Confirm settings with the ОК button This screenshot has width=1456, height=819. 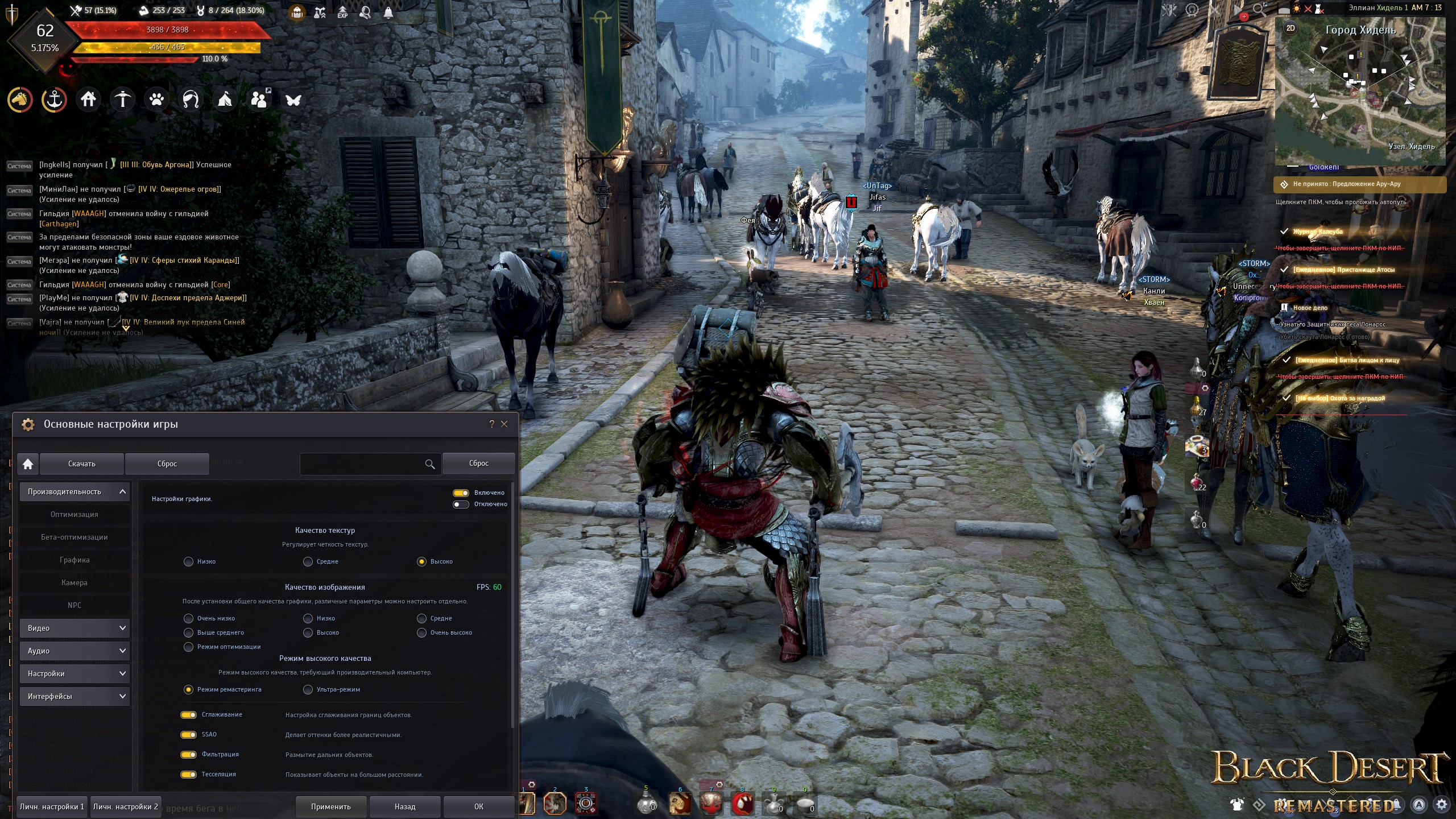pos(479,806)
